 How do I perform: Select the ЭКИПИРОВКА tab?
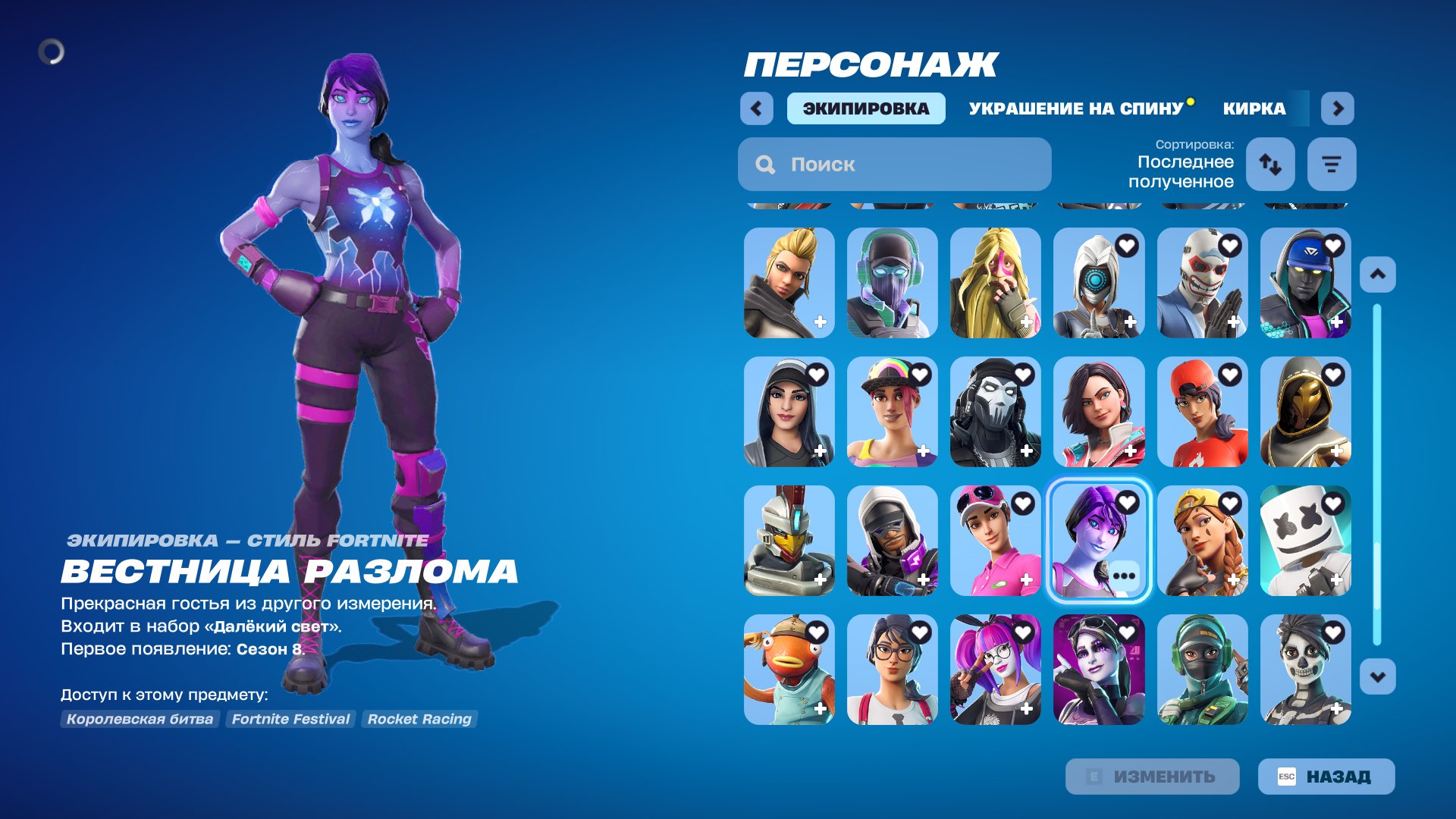tap(864, 108)
